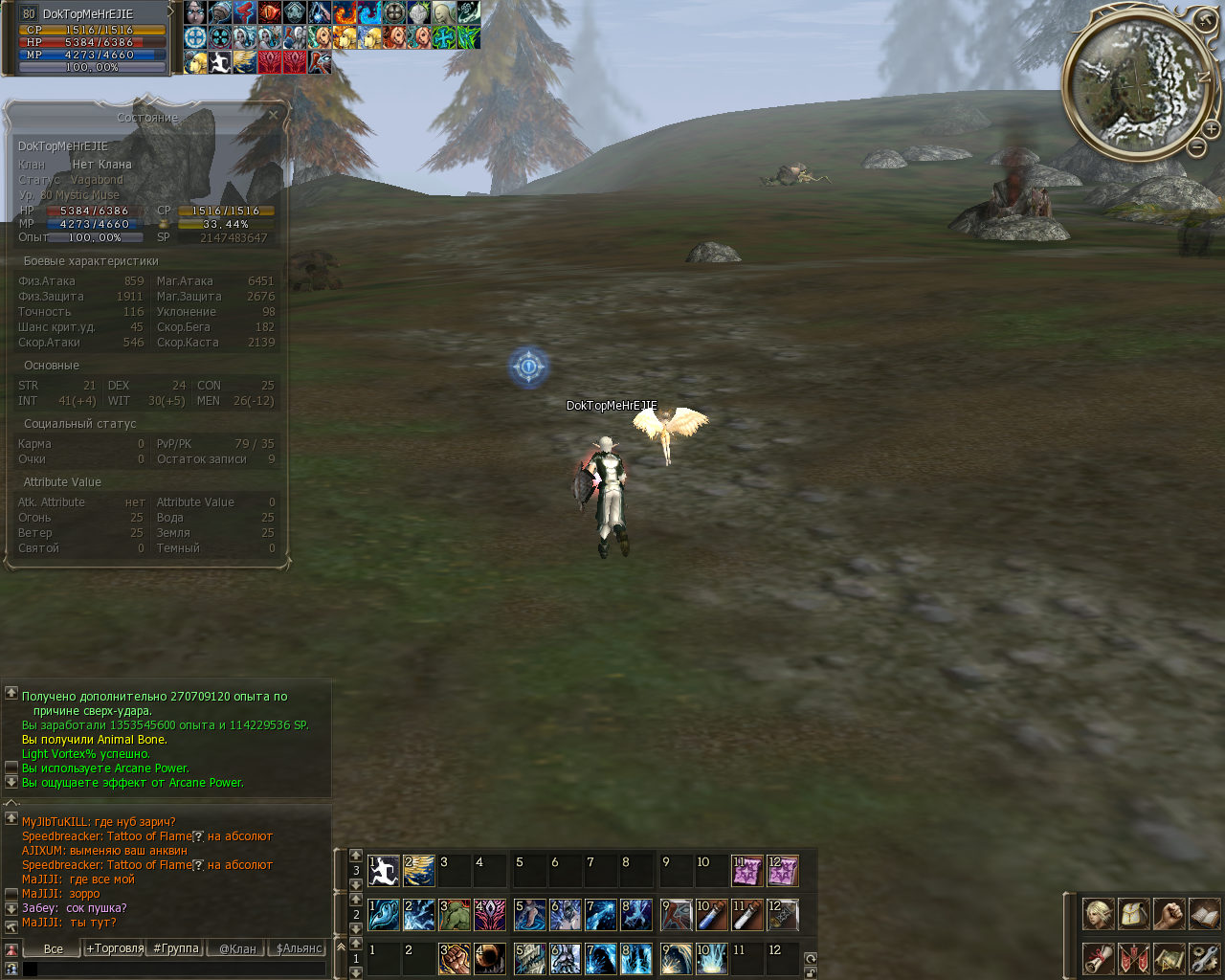
Task: Zoom out the minimap with minus button
Action: (1196, 147)
